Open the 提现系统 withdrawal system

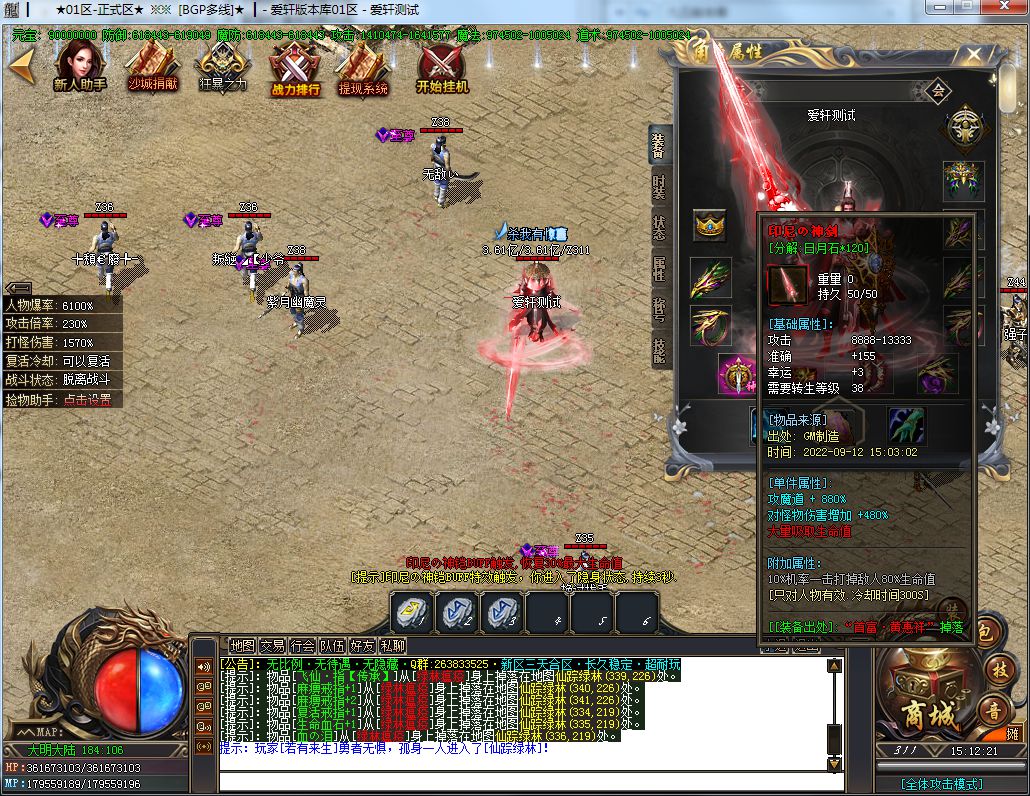363,68
